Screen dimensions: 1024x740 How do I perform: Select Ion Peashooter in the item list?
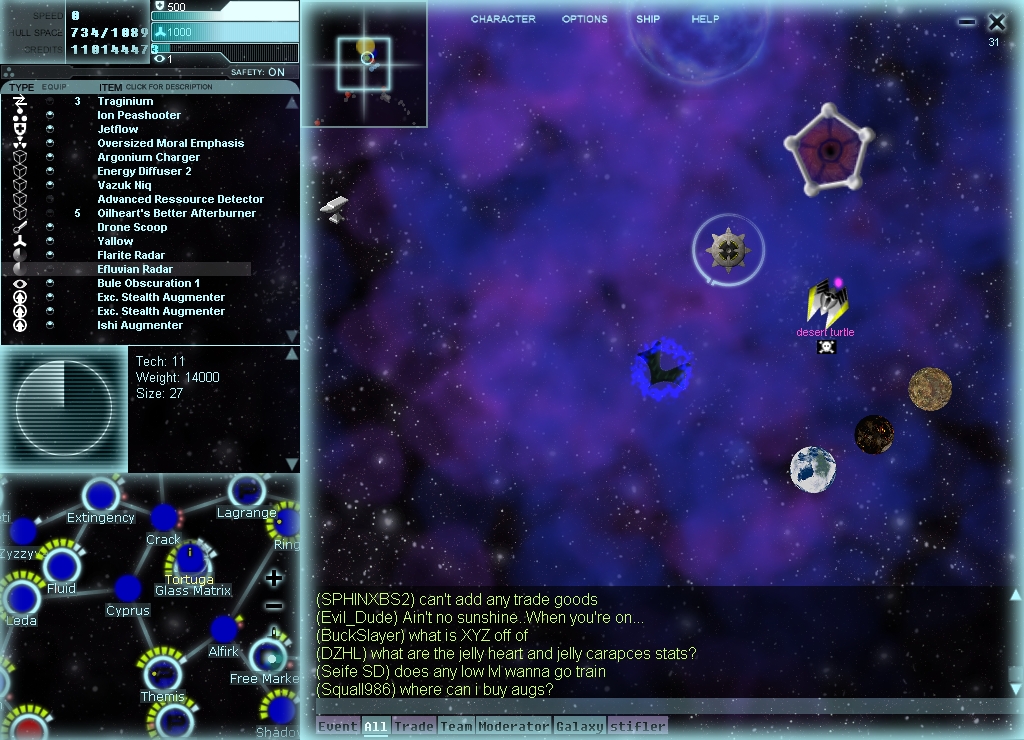(139, 115)
